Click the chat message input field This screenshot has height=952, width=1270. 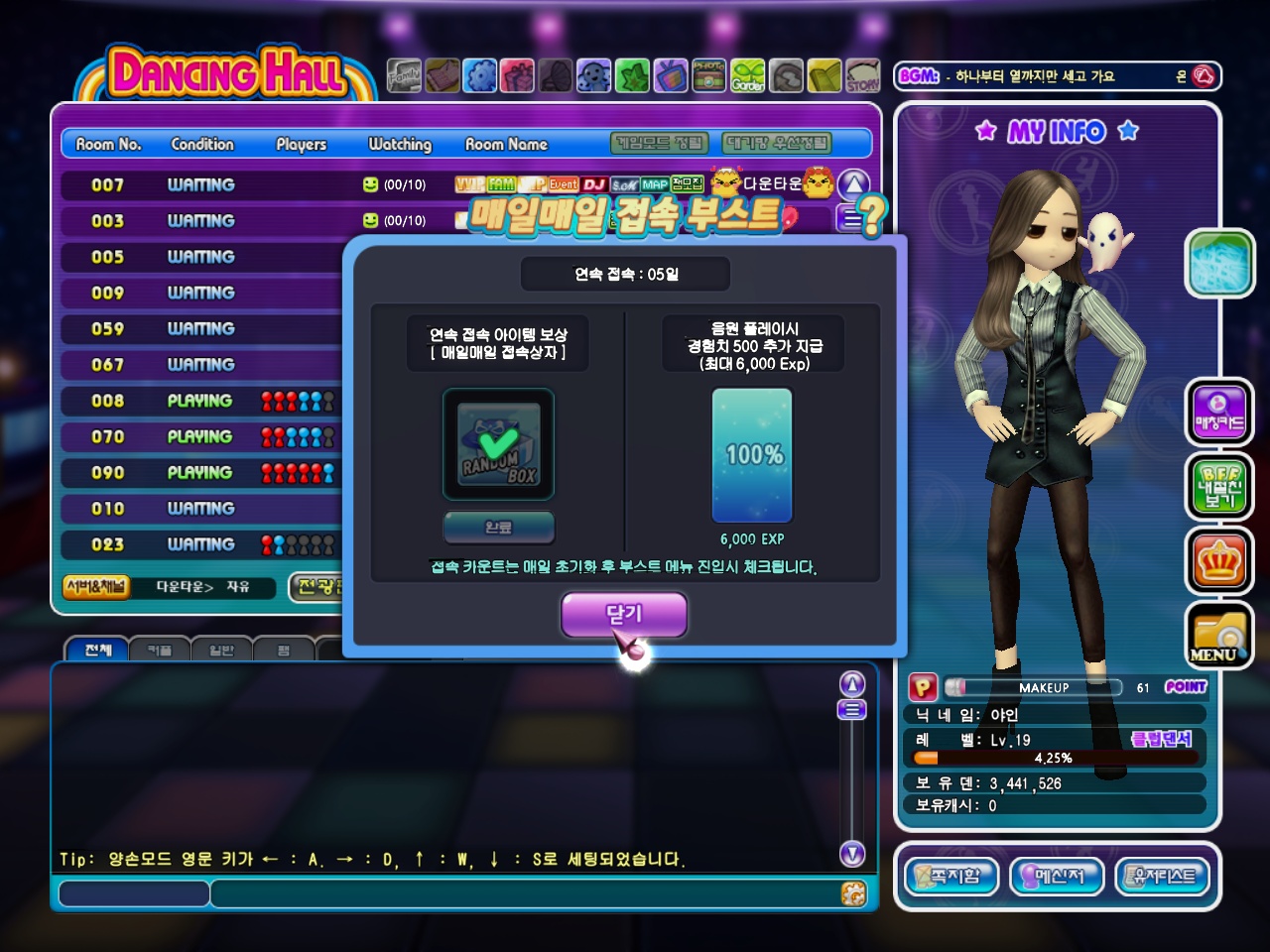pyautogui.click(x=526, y=893)
